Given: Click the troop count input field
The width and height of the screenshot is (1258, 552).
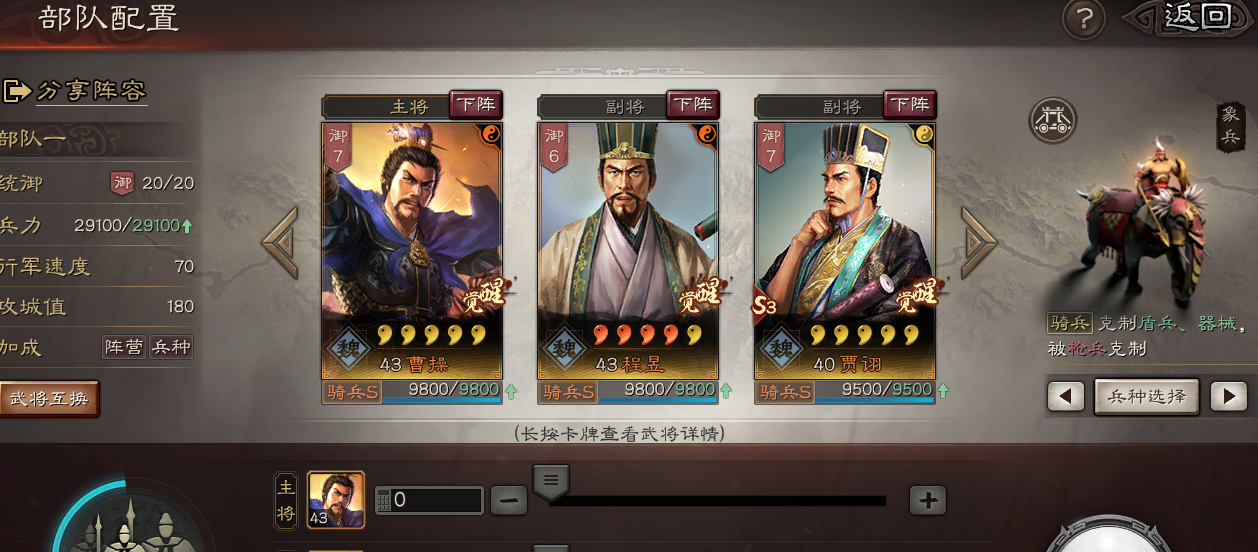Looking at the screenshot, I should (437, 500).
